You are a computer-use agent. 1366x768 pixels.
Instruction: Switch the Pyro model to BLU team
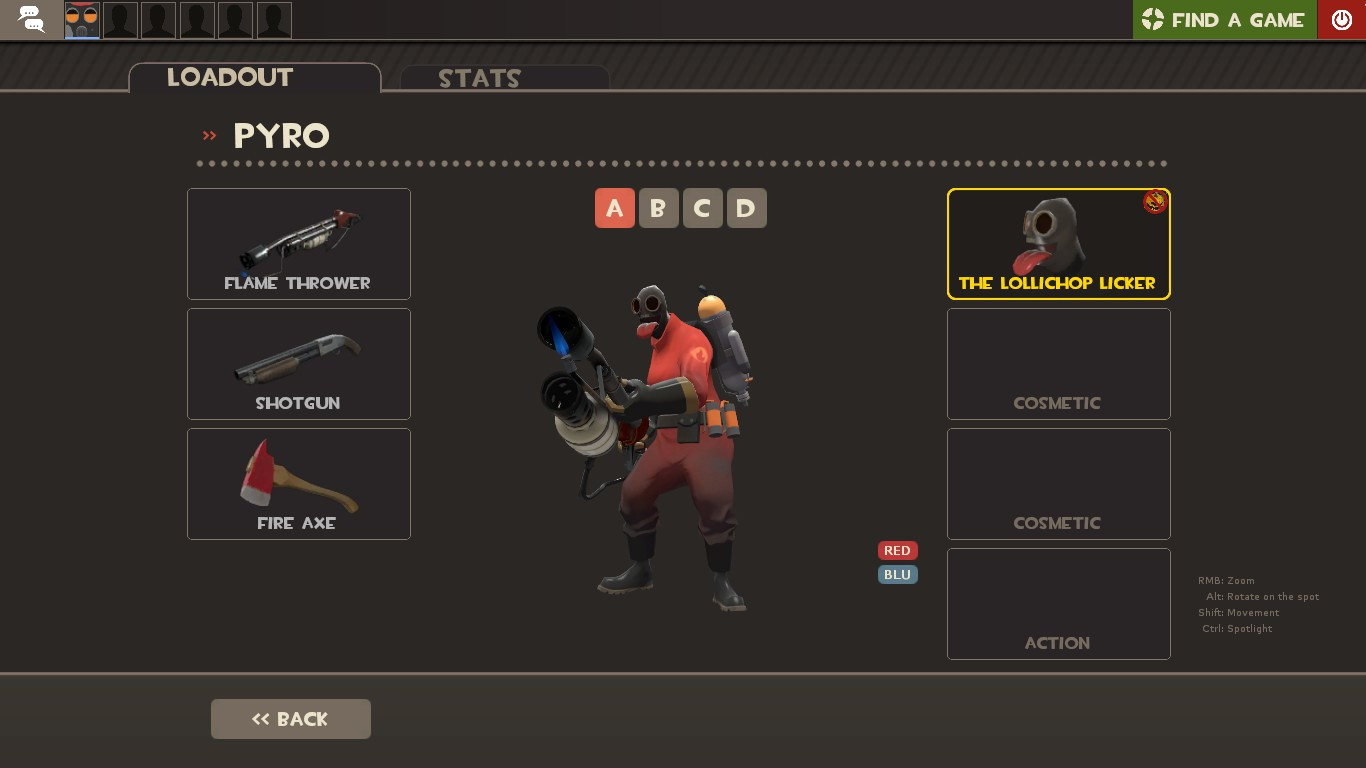897,574
